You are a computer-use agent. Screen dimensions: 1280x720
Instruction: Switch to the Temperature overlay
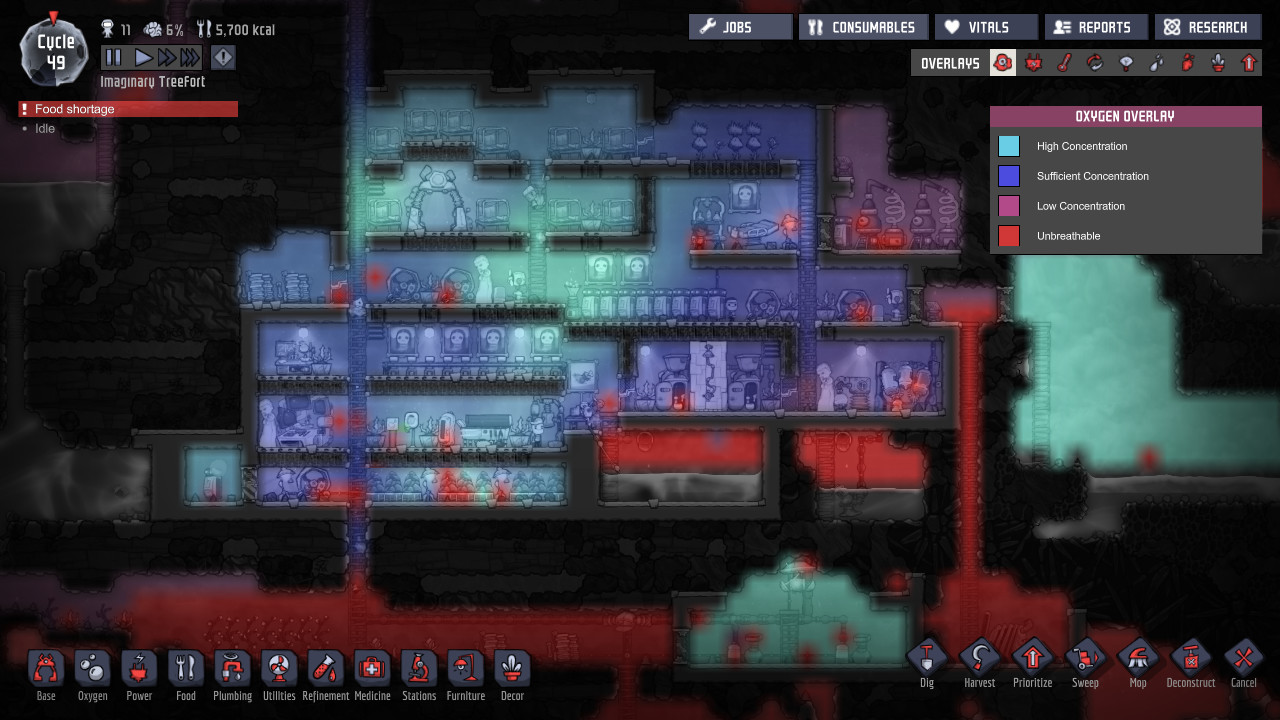tap(1065, 62)
